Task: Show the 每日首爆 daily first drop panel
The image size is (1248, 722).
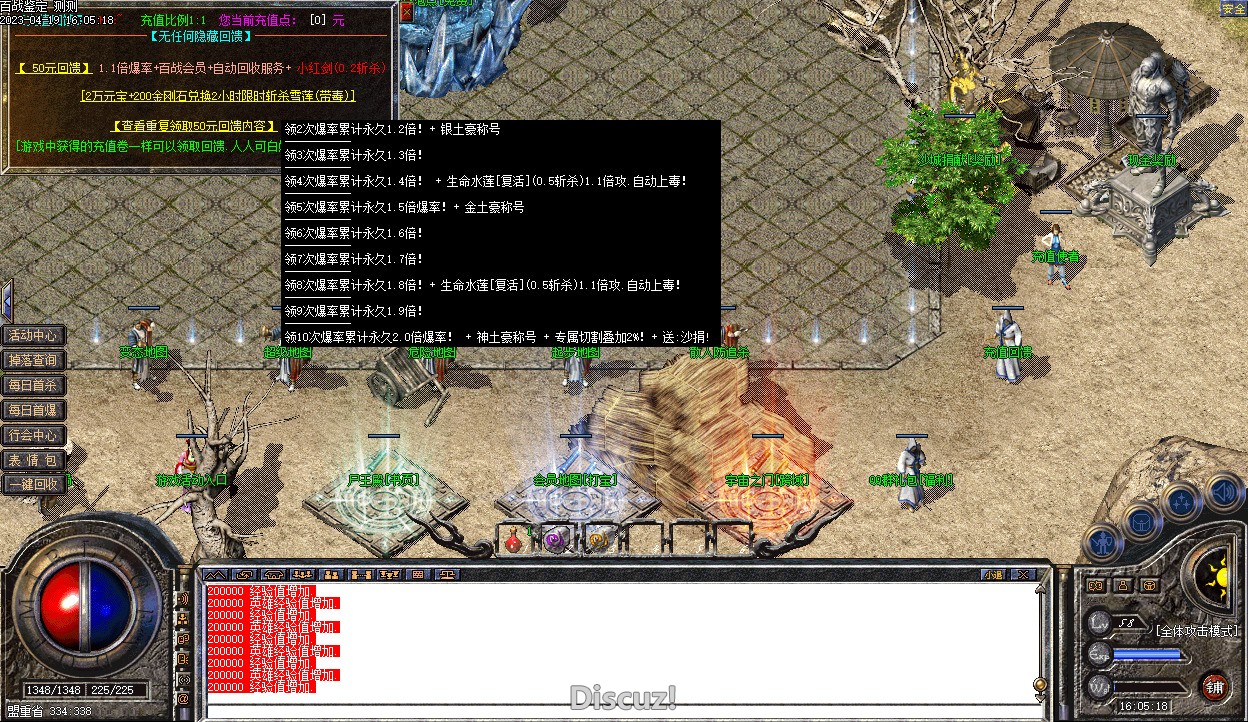Action: click(x=33, y=410)
